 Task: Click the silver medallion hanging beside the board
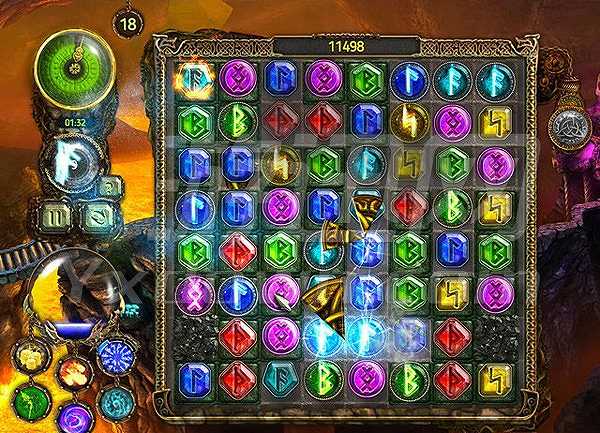567,127
